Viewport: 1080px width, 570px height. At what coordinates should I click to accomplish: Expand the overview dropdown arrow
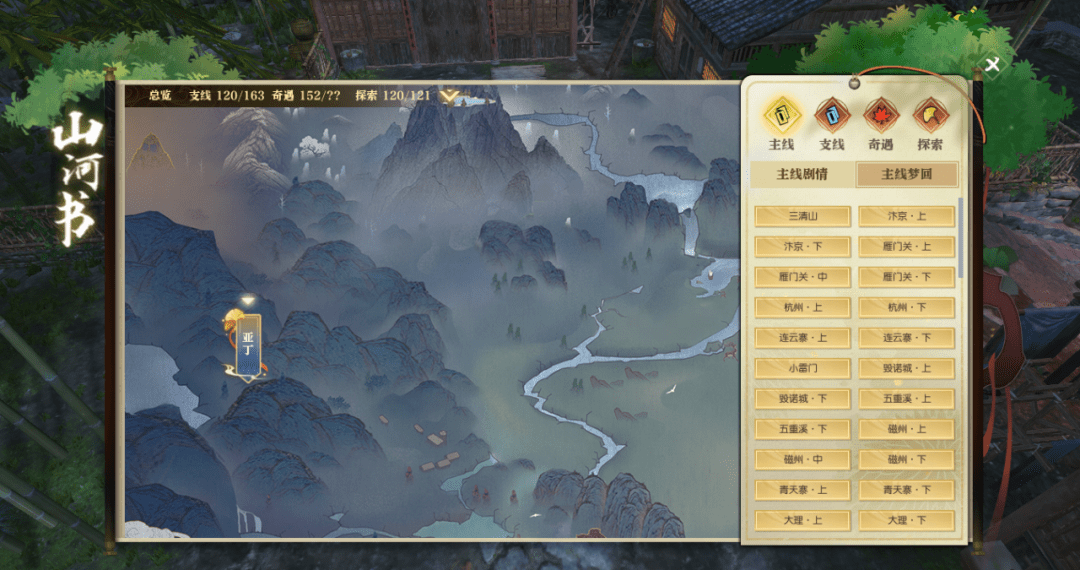pyautogui.click(x=451, y=97)
